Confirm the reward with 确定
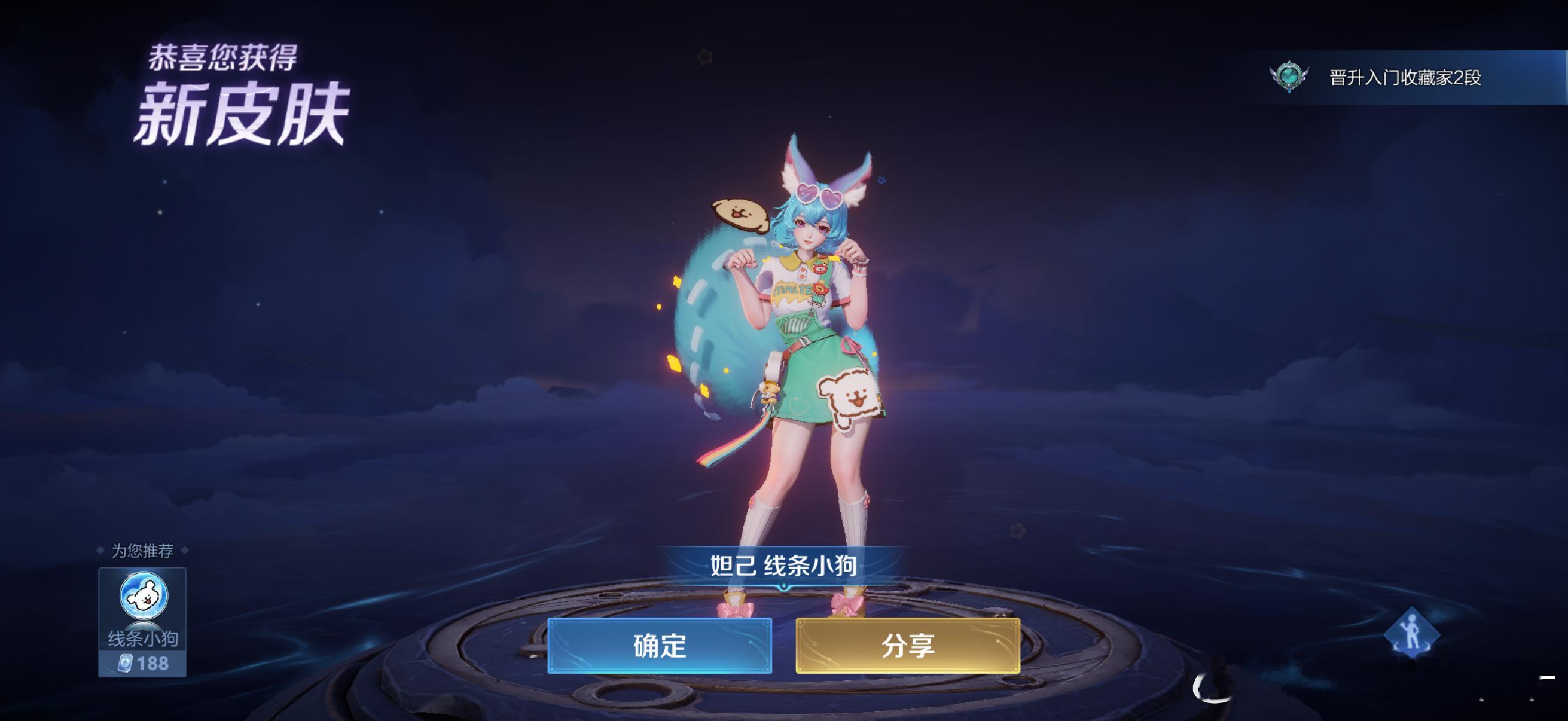Image resolution: width=1568 pixels, height=721 pixels. click(660, 647)
